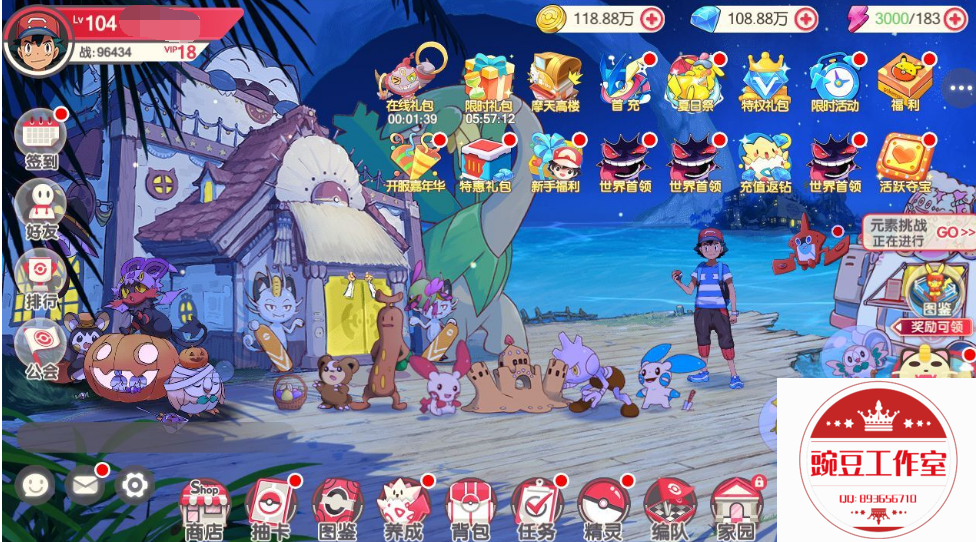This screenshot has width=976, height=542.
Task: Click GO for 元素挑战
Action: tap(954, 232)
